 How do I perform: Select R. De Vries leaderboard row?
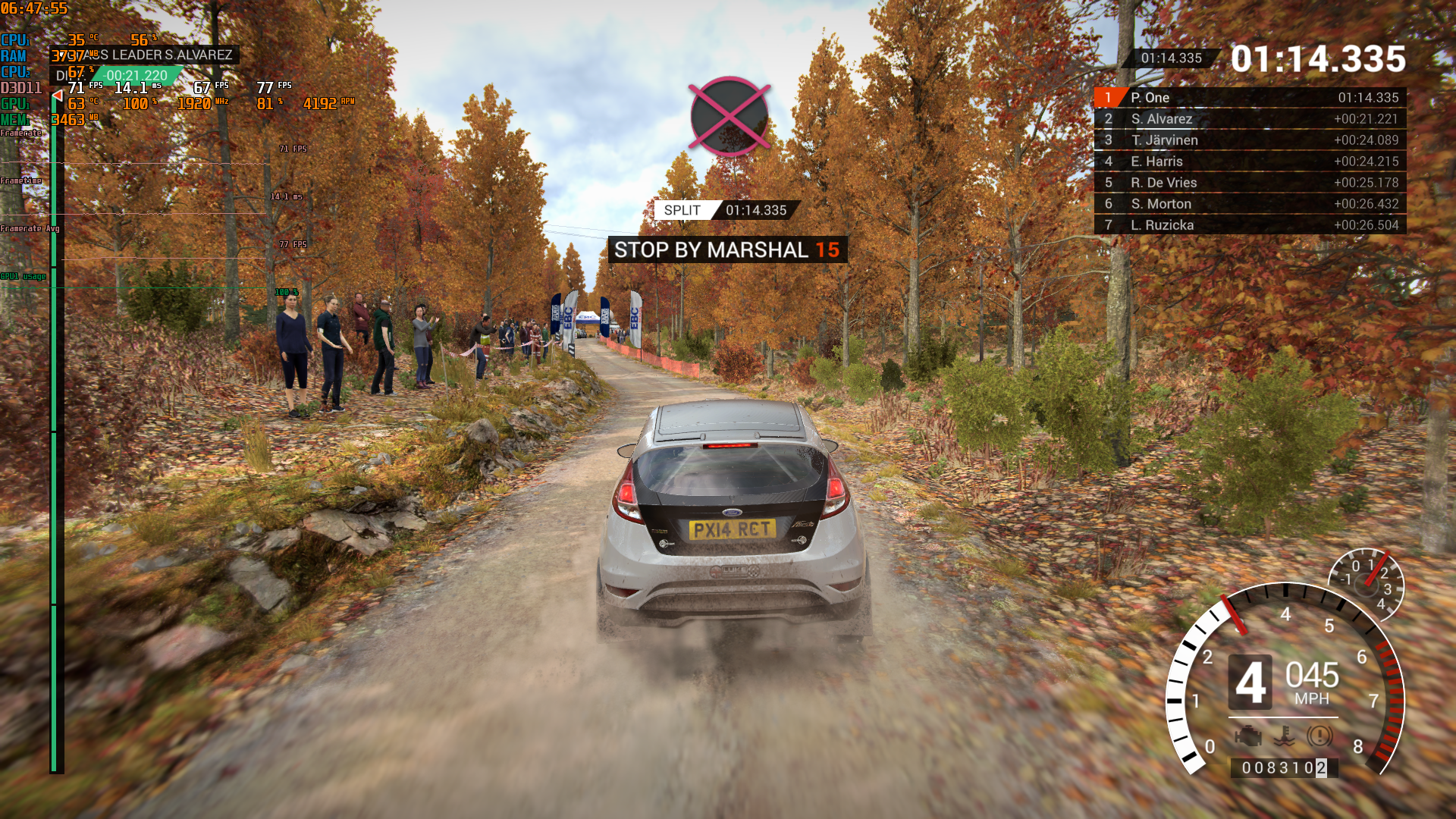point(1250,183)
